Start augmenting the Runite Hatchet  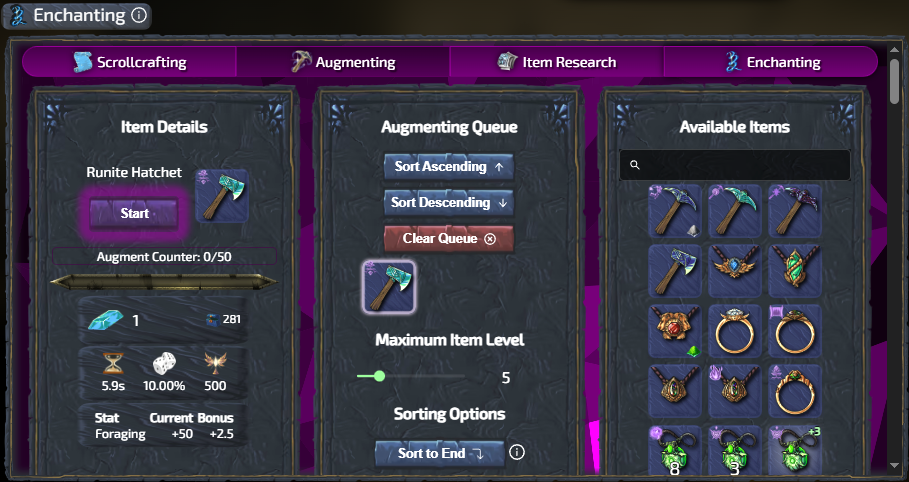tap(134, 213)
